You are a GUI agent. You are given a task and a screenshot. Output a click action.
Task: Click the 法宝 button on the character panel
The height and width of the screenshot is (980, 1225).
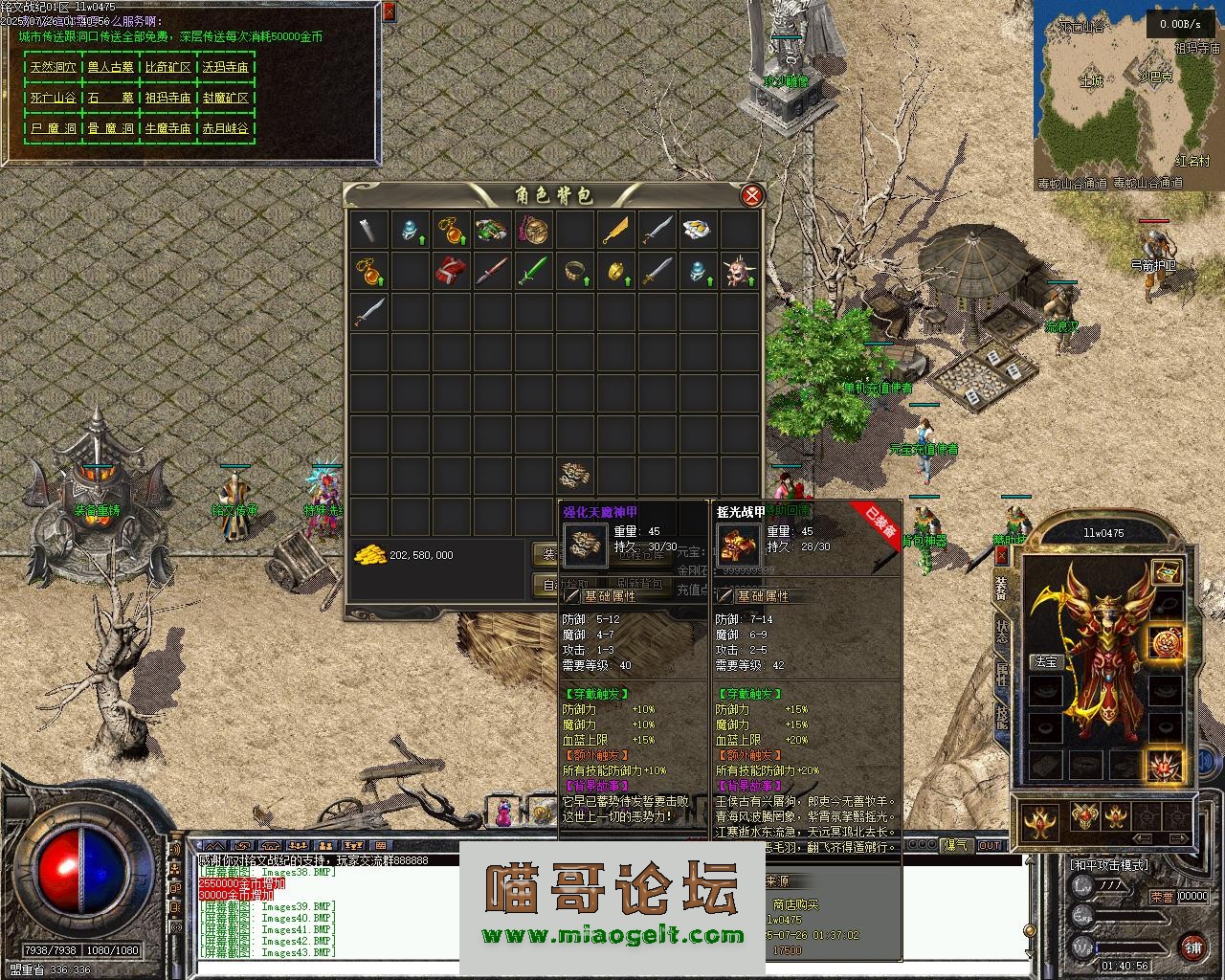pyautogui.click(x=1045, y=661)
